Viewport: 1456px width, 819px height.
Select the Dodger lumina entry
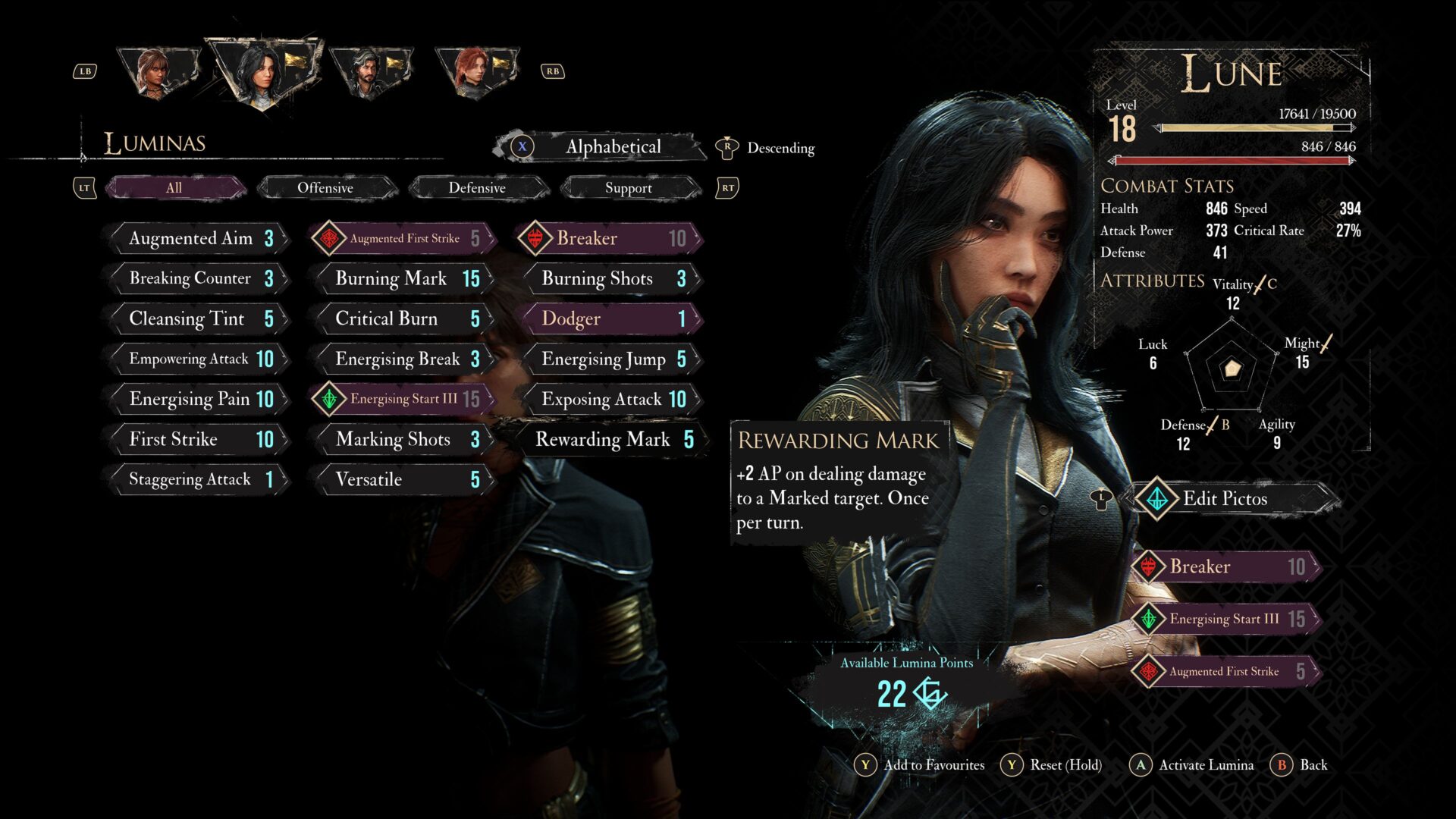611,318
